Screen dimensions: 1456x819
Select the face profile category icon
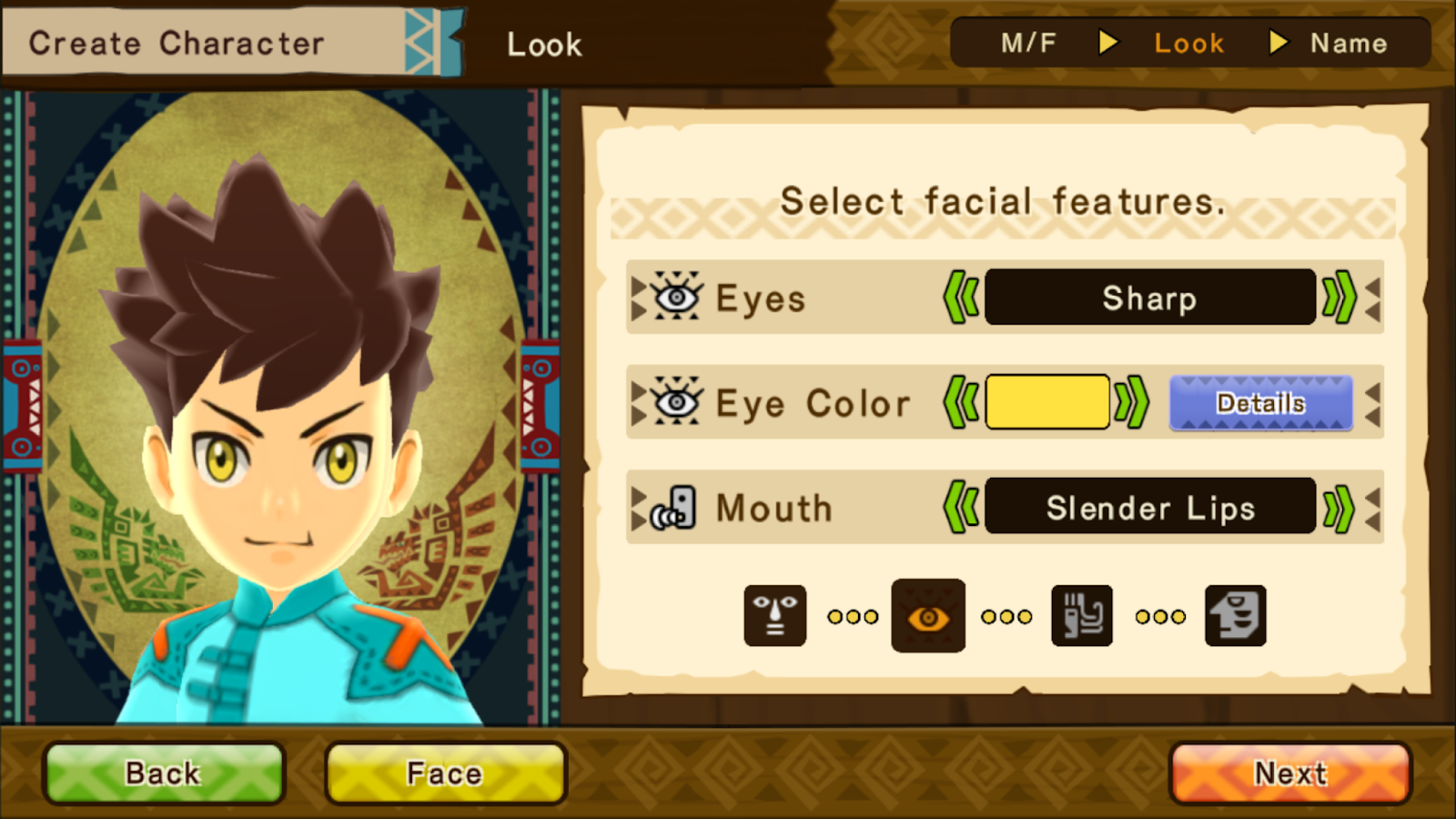point(1236,615)
